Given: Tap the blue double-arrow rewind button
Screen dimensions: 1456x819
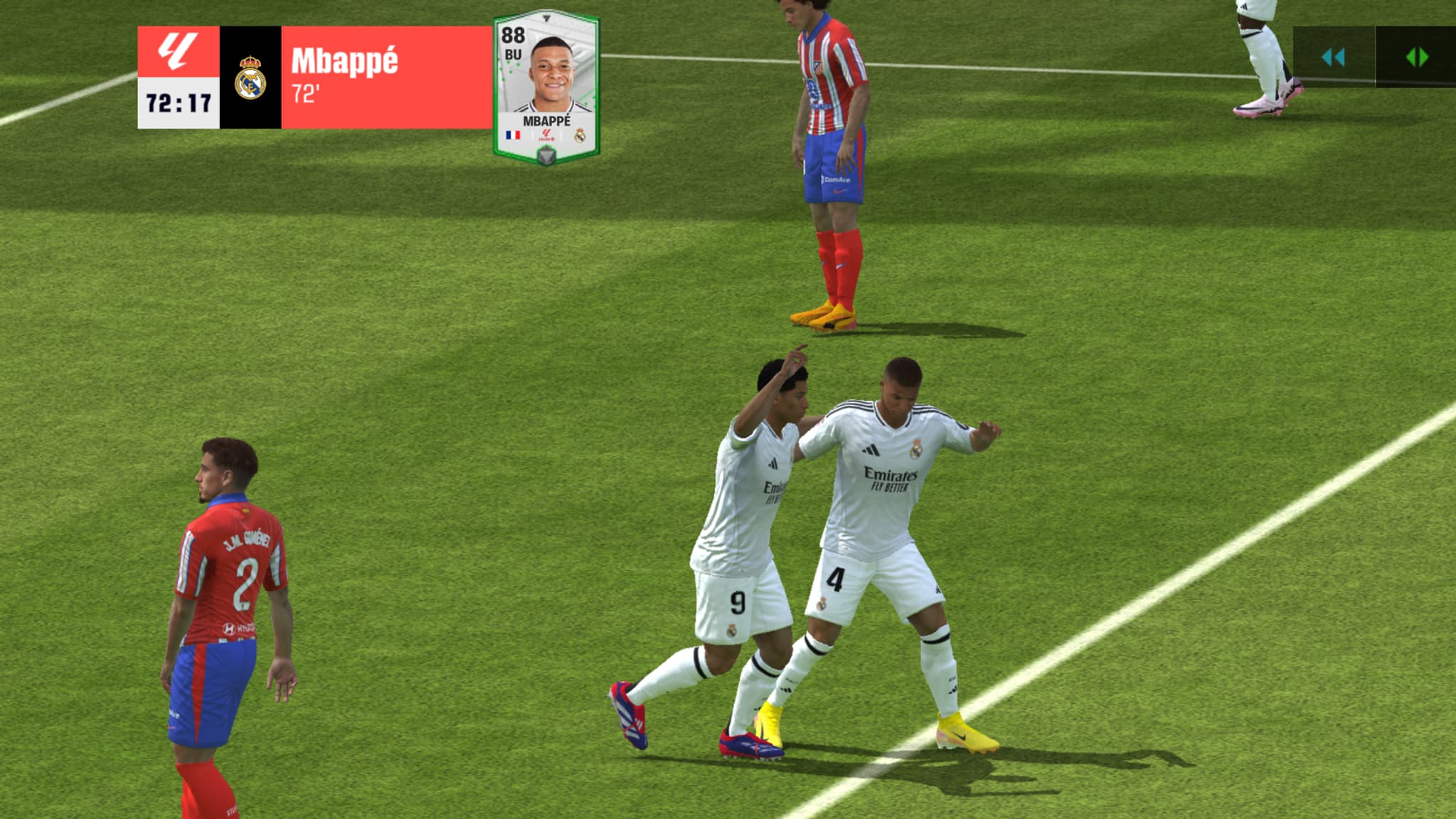Looking at the screenshot, I should [1333, 57].
